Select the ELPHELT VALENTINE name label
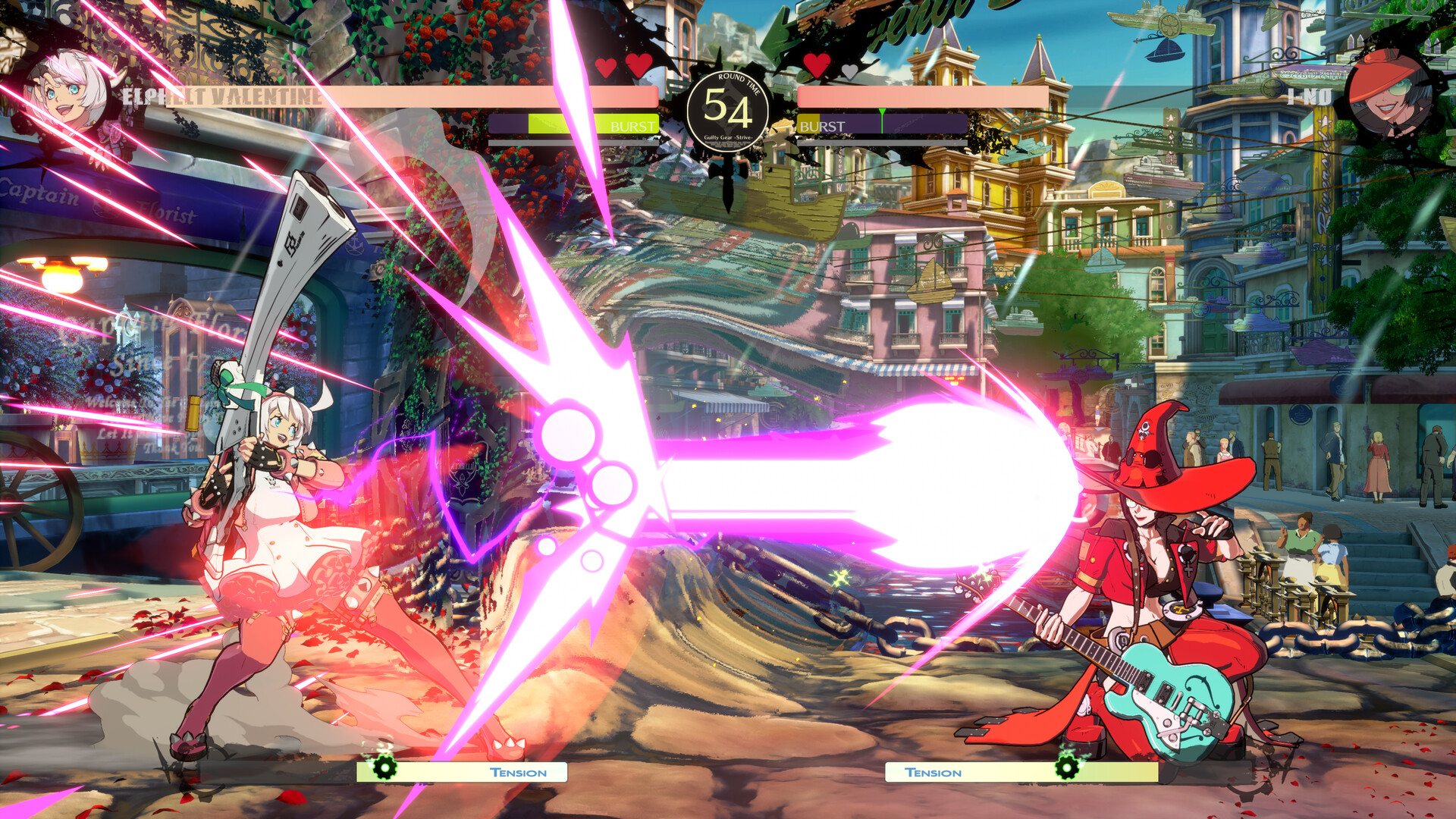This screenshot has height=819, width=1456. coord(218,96)
